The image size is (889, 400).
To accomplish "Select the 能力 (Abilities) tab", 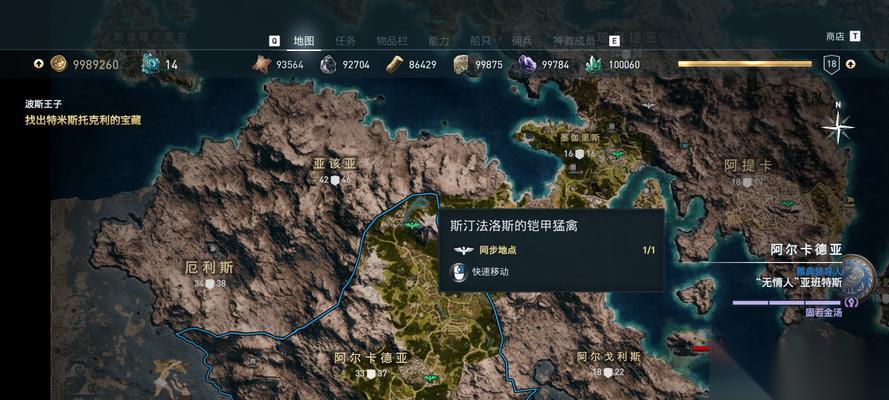I will pyautogui.click(x=439, y=41).
